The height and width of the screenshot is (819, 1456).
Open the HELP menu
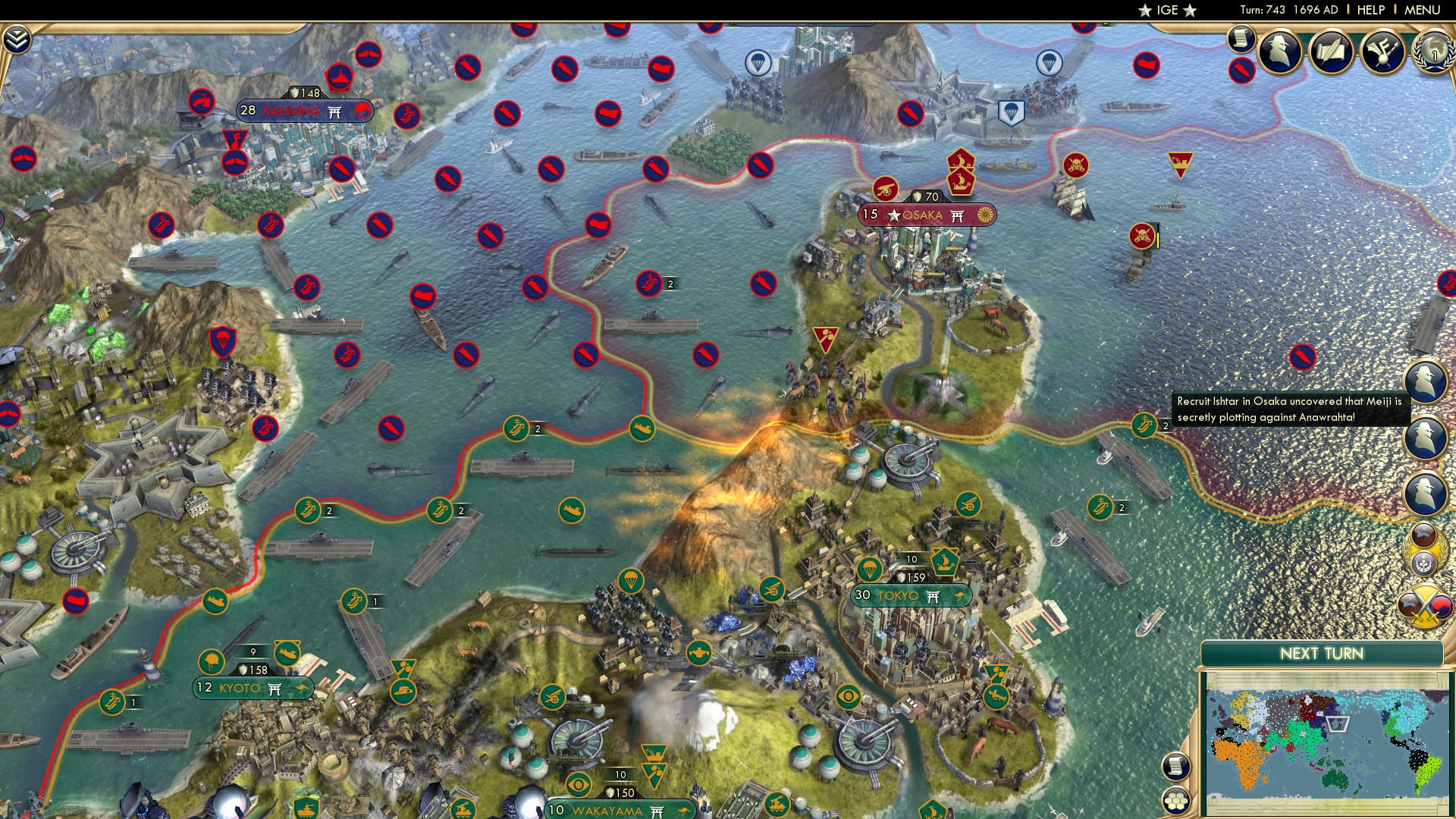[x=1373, y=11]
